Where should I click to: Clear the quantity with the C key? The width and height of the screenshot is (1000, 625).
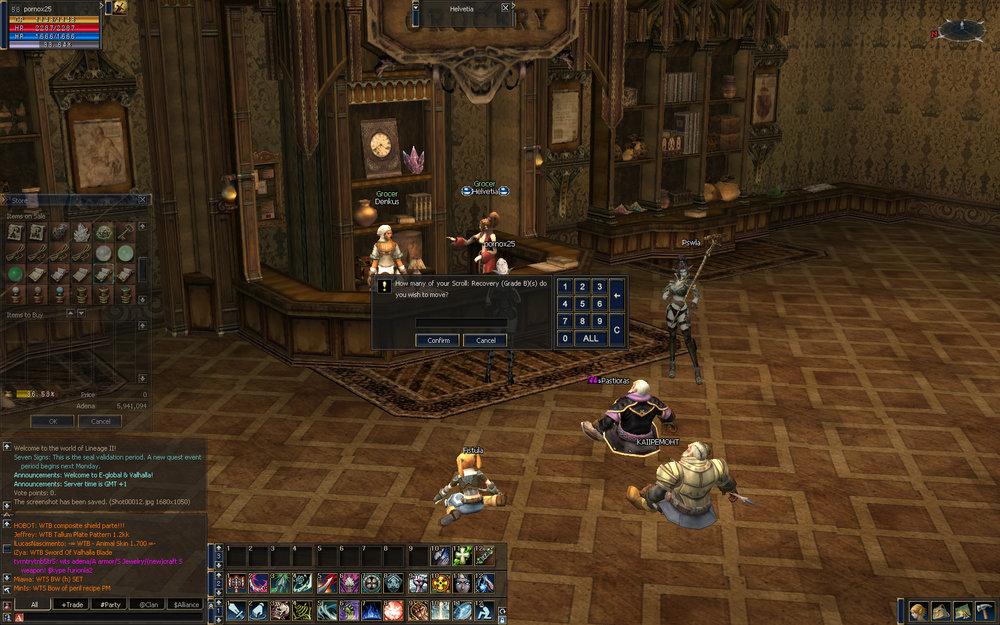pyautogui.click(x=617, y=329)
